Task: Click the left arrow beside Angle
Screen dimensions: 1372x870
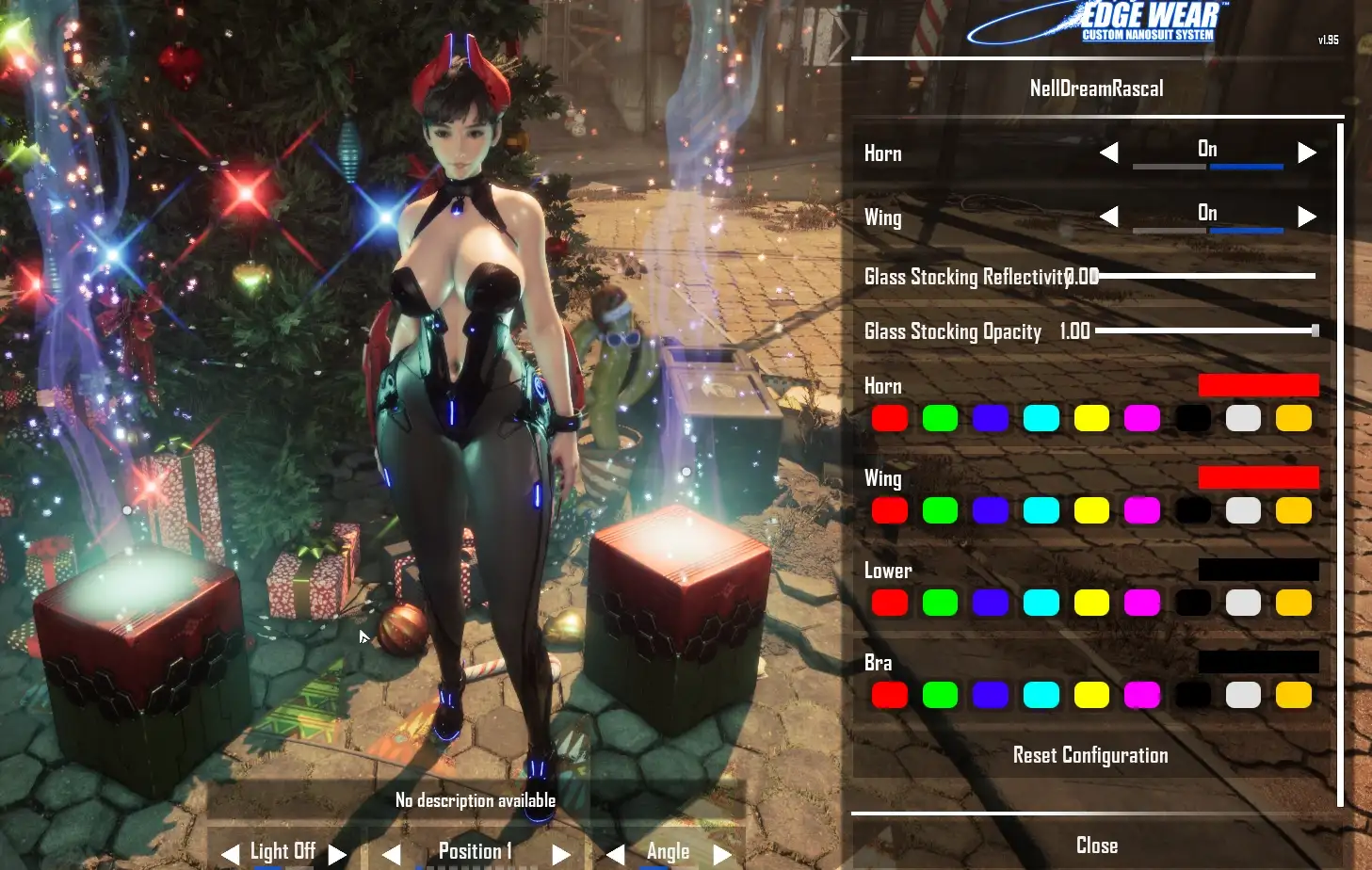Action: 615,854
